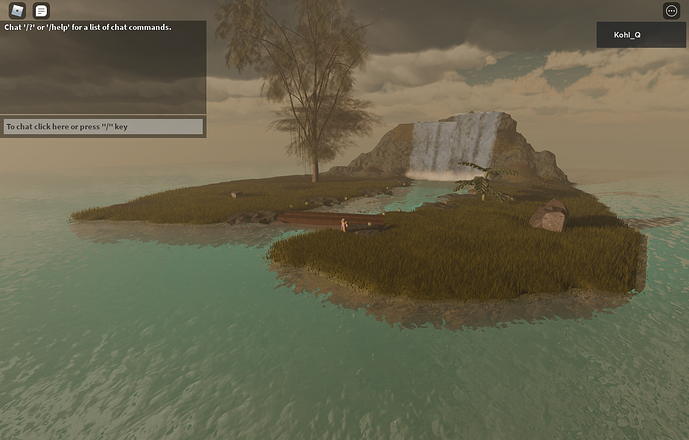Click the chat message input box

click(103, 127)
